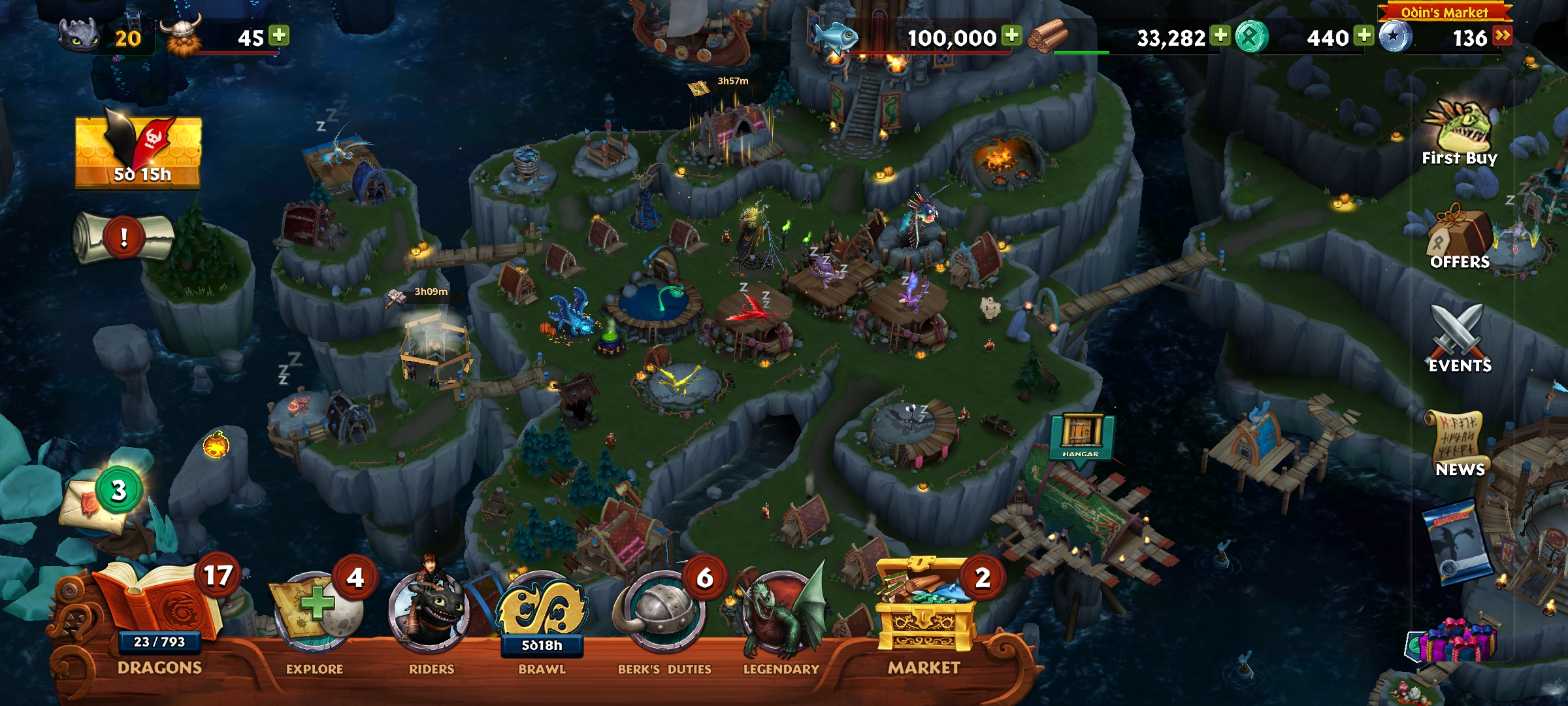Viewport: 1568px width, 706px height.
Task: Open the gift boxes pile
Action: [1458, 641]
